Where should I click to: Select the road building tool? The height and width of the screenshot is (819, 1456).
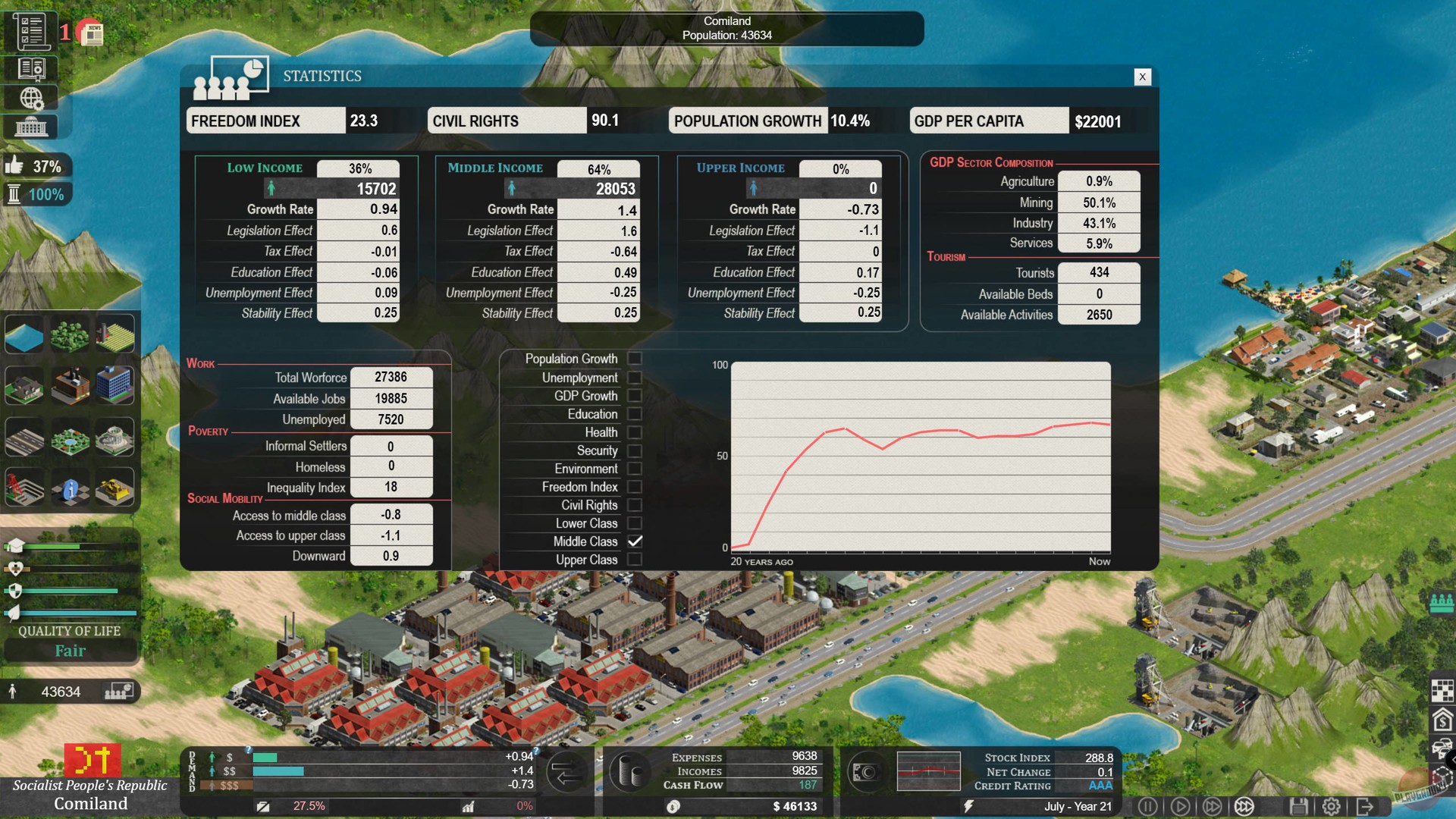pyautogui.click(x=24, y=437)
